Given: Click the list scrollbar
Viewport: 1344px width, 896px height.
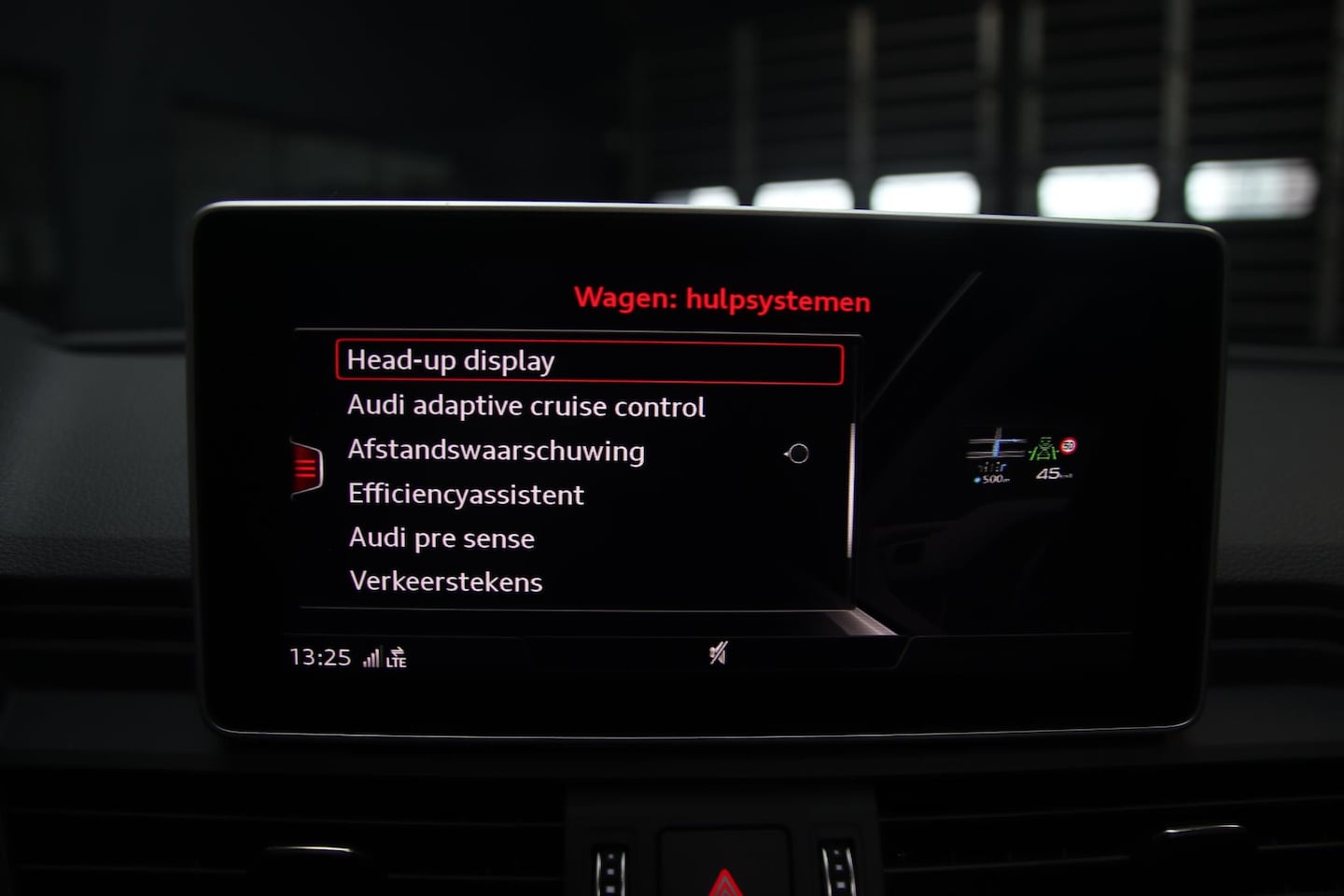Looking at the screenshot, I should click(852, 490).
